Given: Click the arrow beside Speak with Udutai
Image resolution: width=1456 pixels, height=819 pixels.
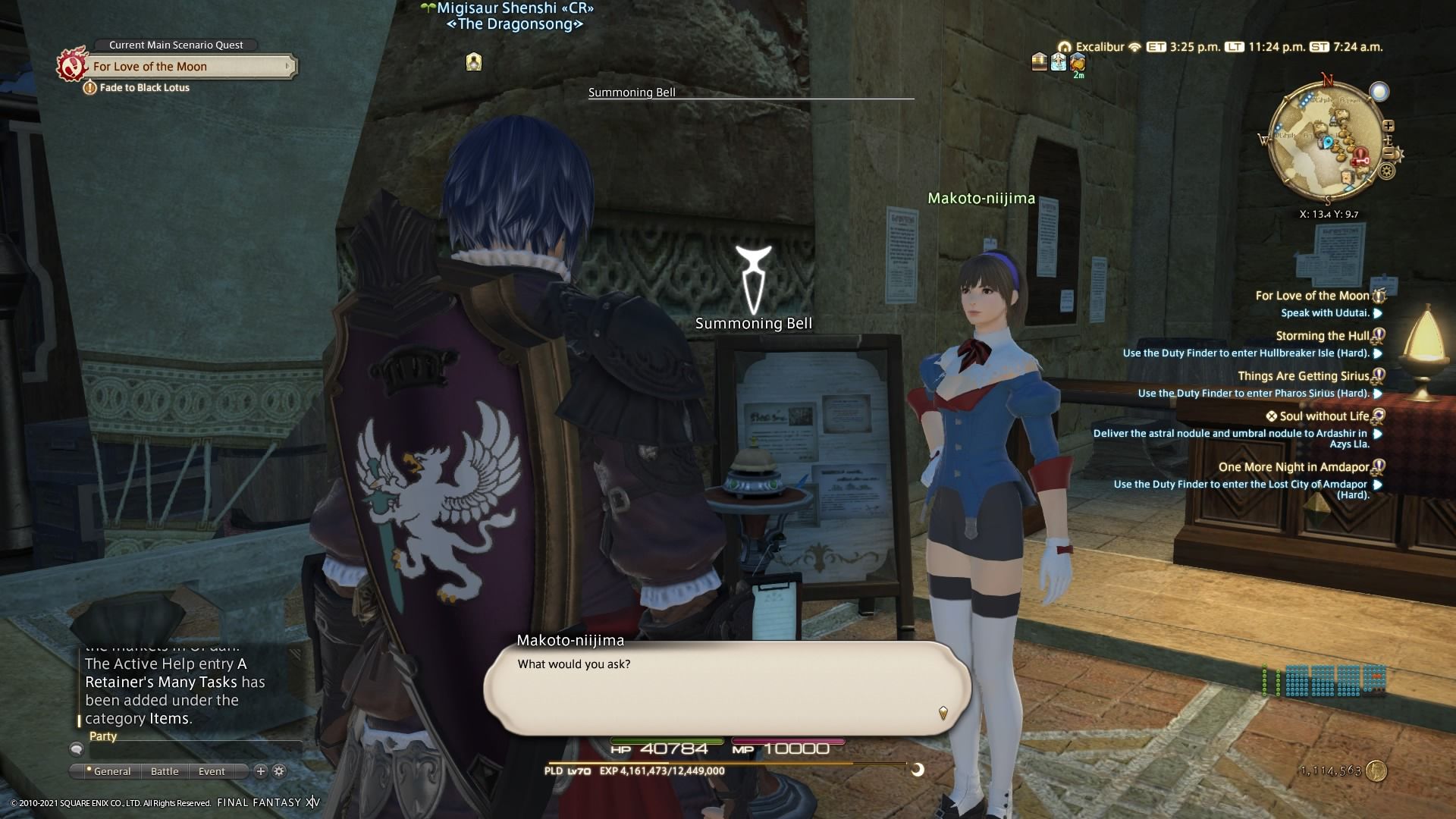Looking at the screenshot, I should 1376,312.
